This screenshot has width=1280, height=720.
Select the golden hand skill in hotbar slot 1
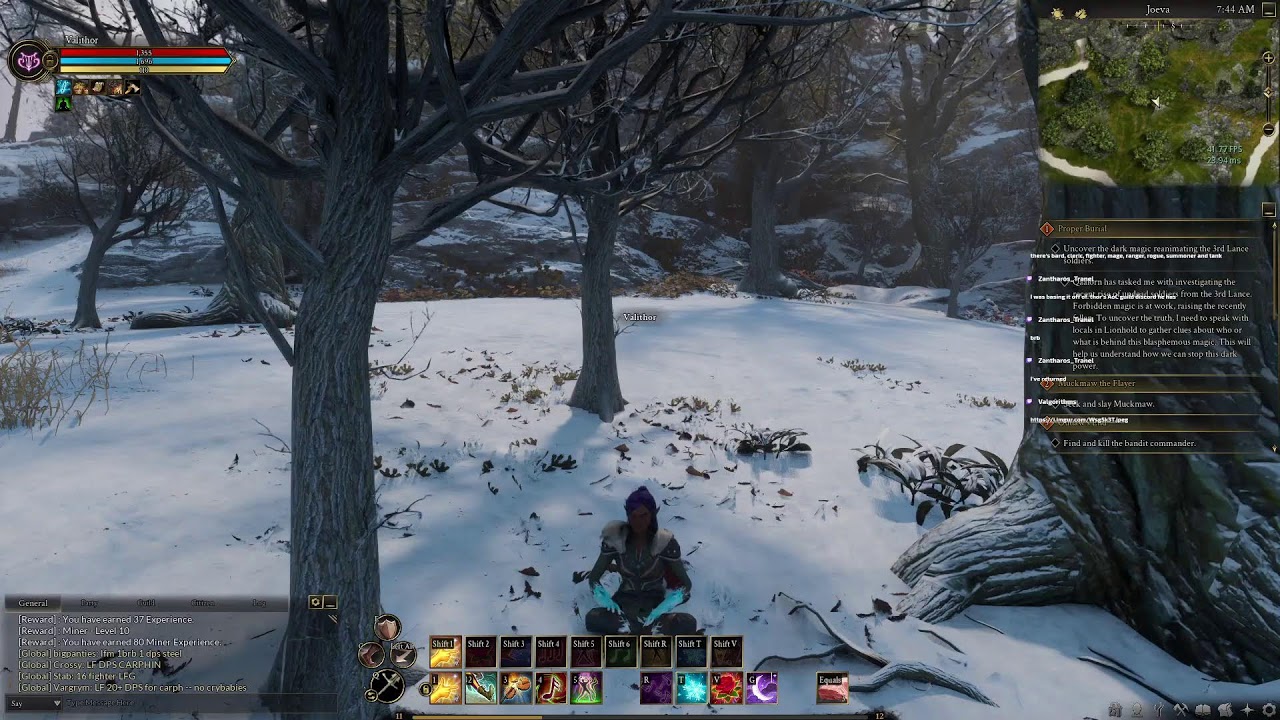click(x=445, y=687)
